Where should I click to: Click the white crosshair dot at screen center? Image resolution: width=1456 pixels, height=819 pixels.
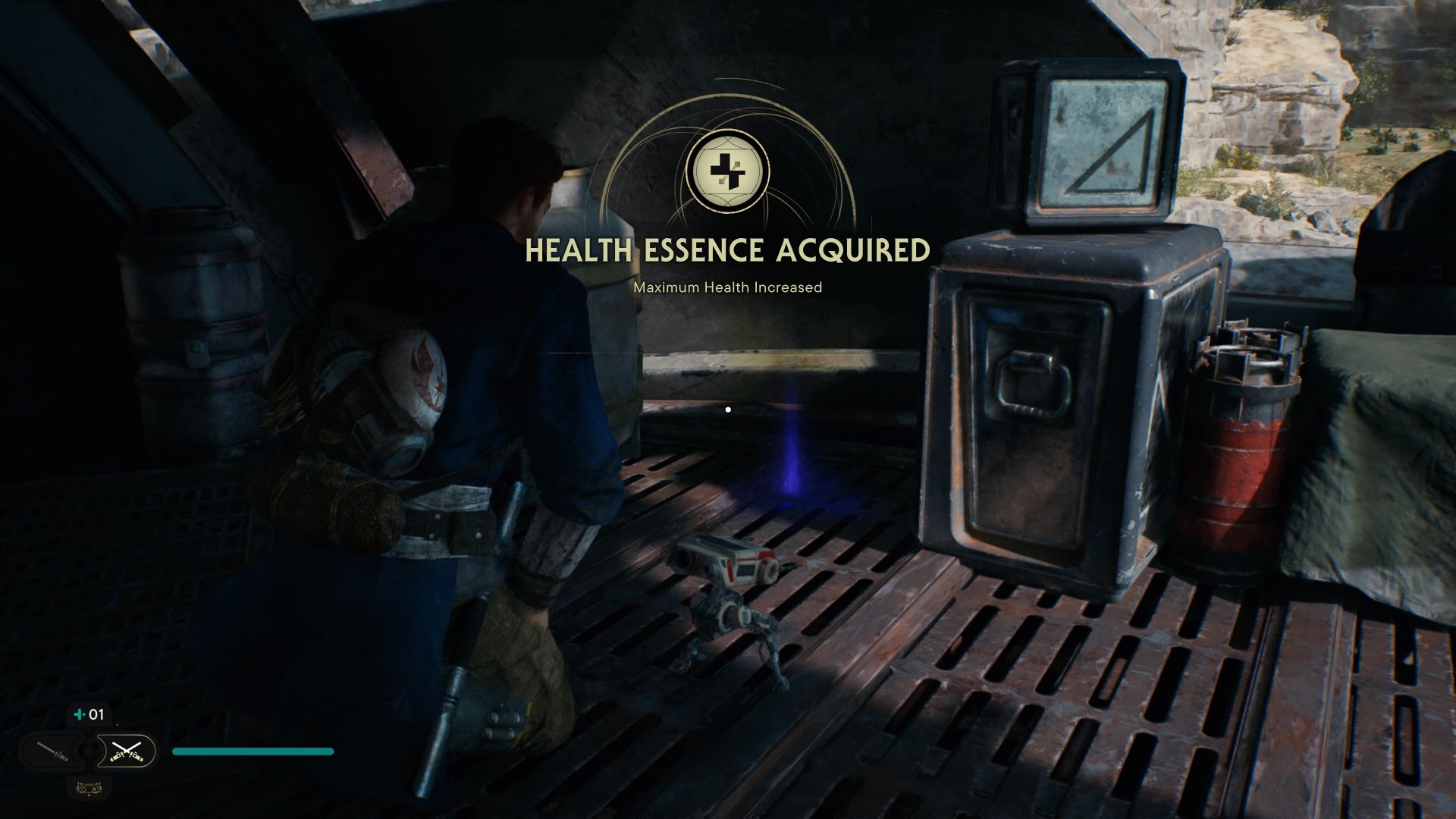[x=728, y=409]
